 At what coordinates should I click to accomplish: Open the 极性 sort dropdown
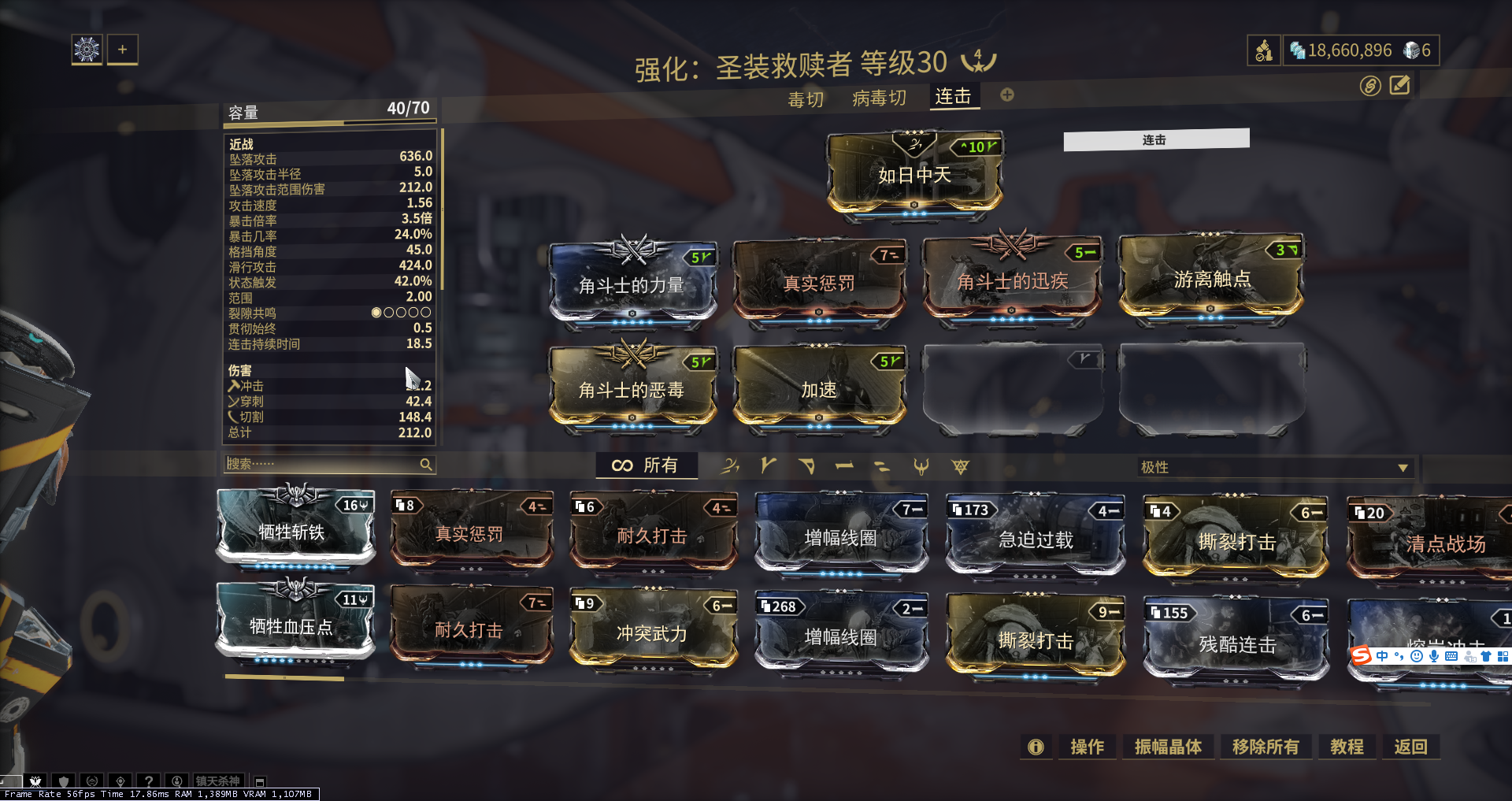coord(1274,467)
